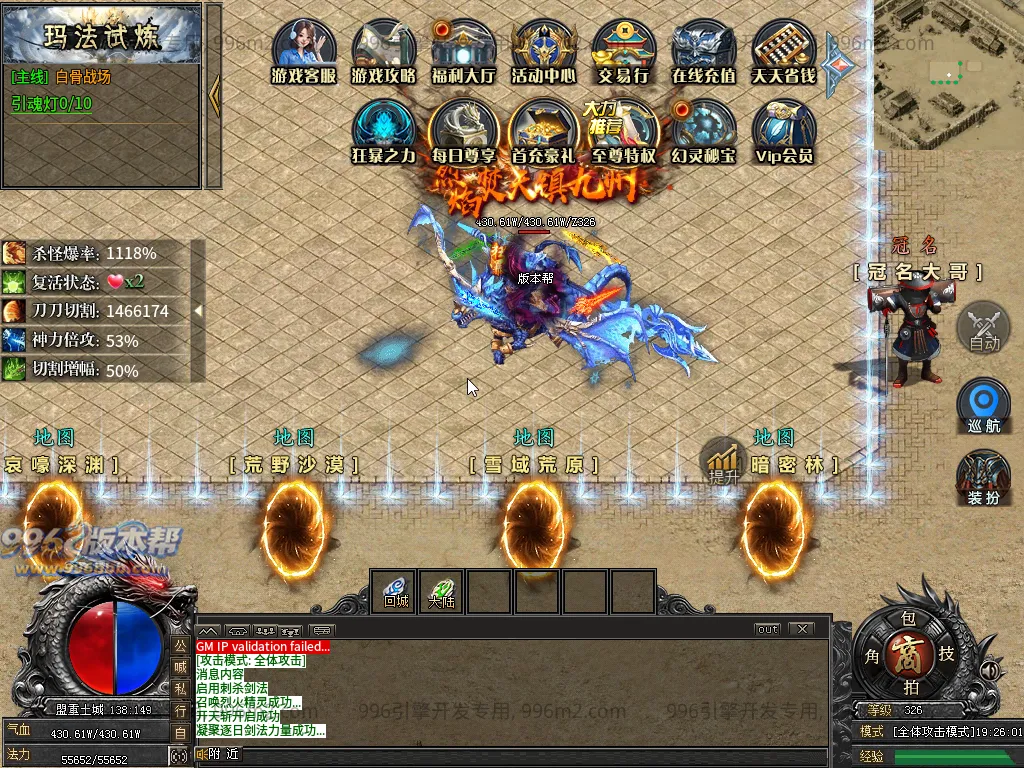Close the chat window with X
1024x768 pixels.
tap(801, 629)
